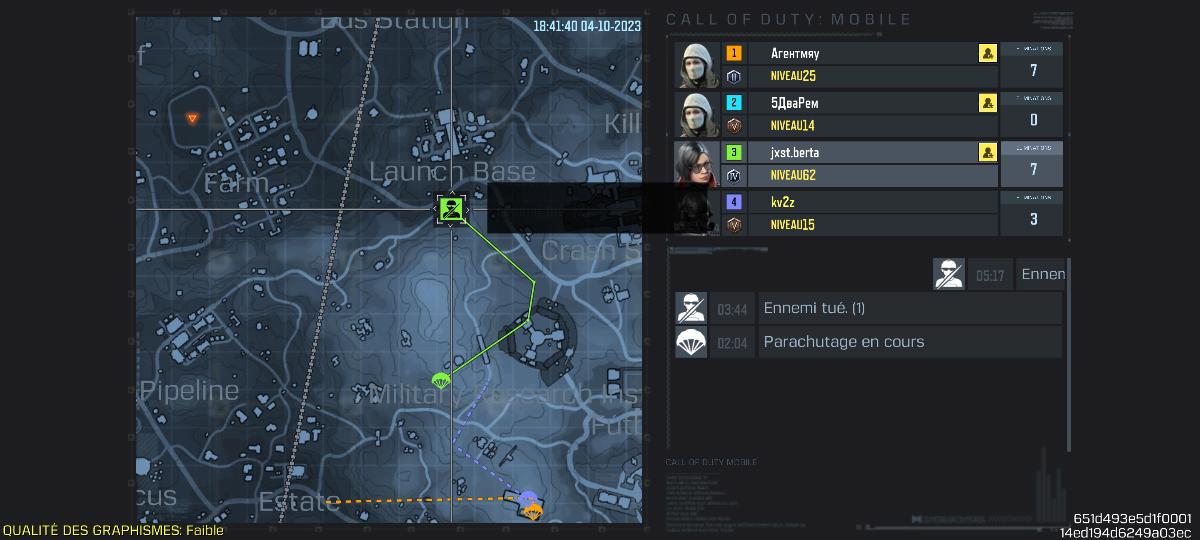Screen dimensions: 1200x540
Task: Select the orange triangle marker near Farm
Action: pyautogui.click(x=193, y=118)
